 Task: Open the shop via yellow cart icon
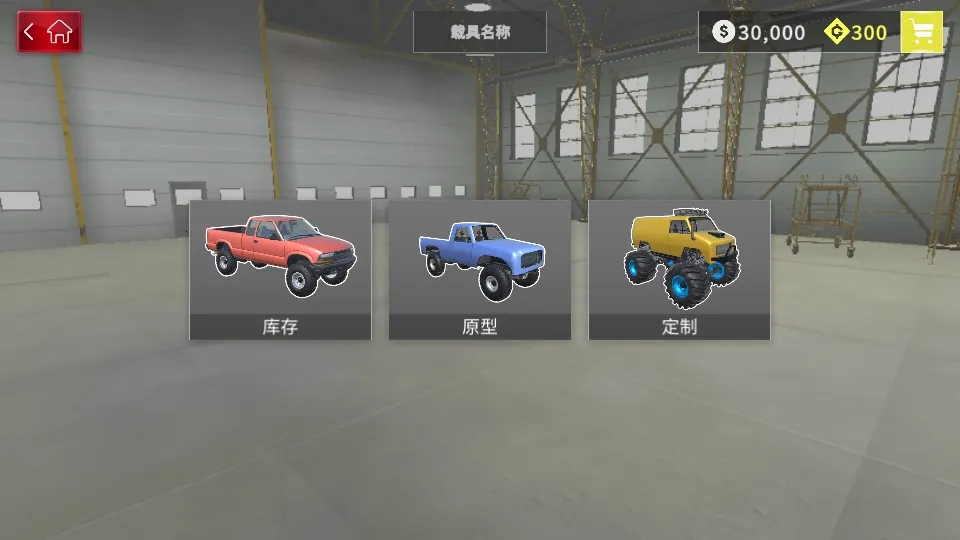(x=921, y=32)
